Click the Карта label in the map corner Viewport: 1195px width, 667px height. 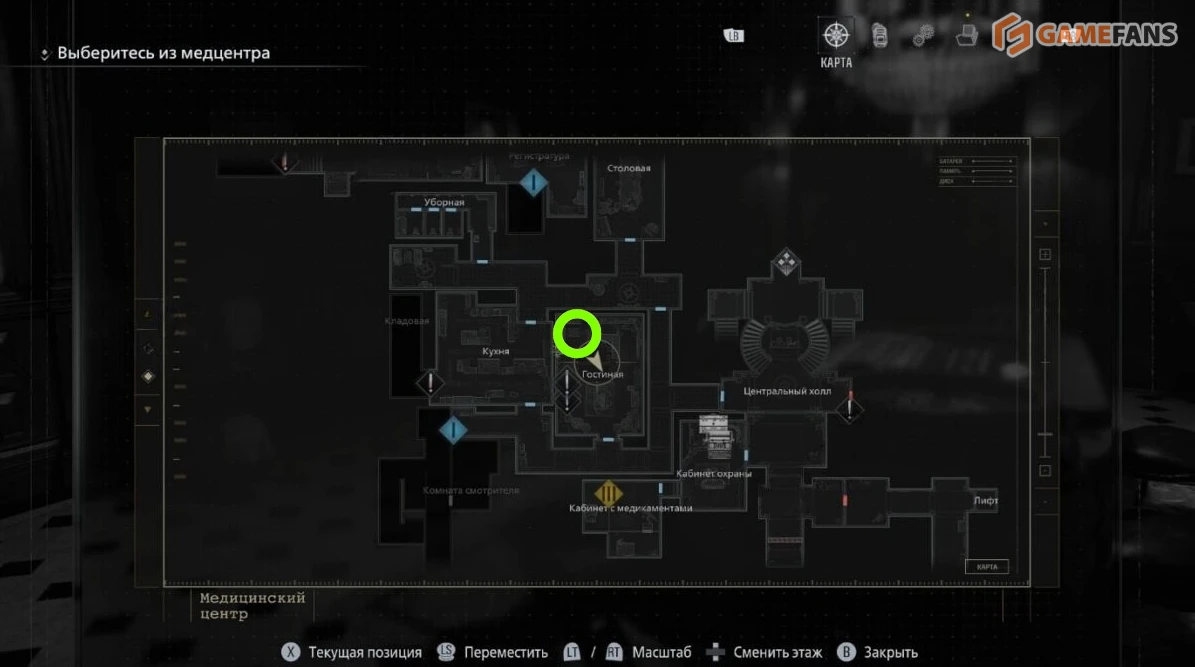point(986,567)
